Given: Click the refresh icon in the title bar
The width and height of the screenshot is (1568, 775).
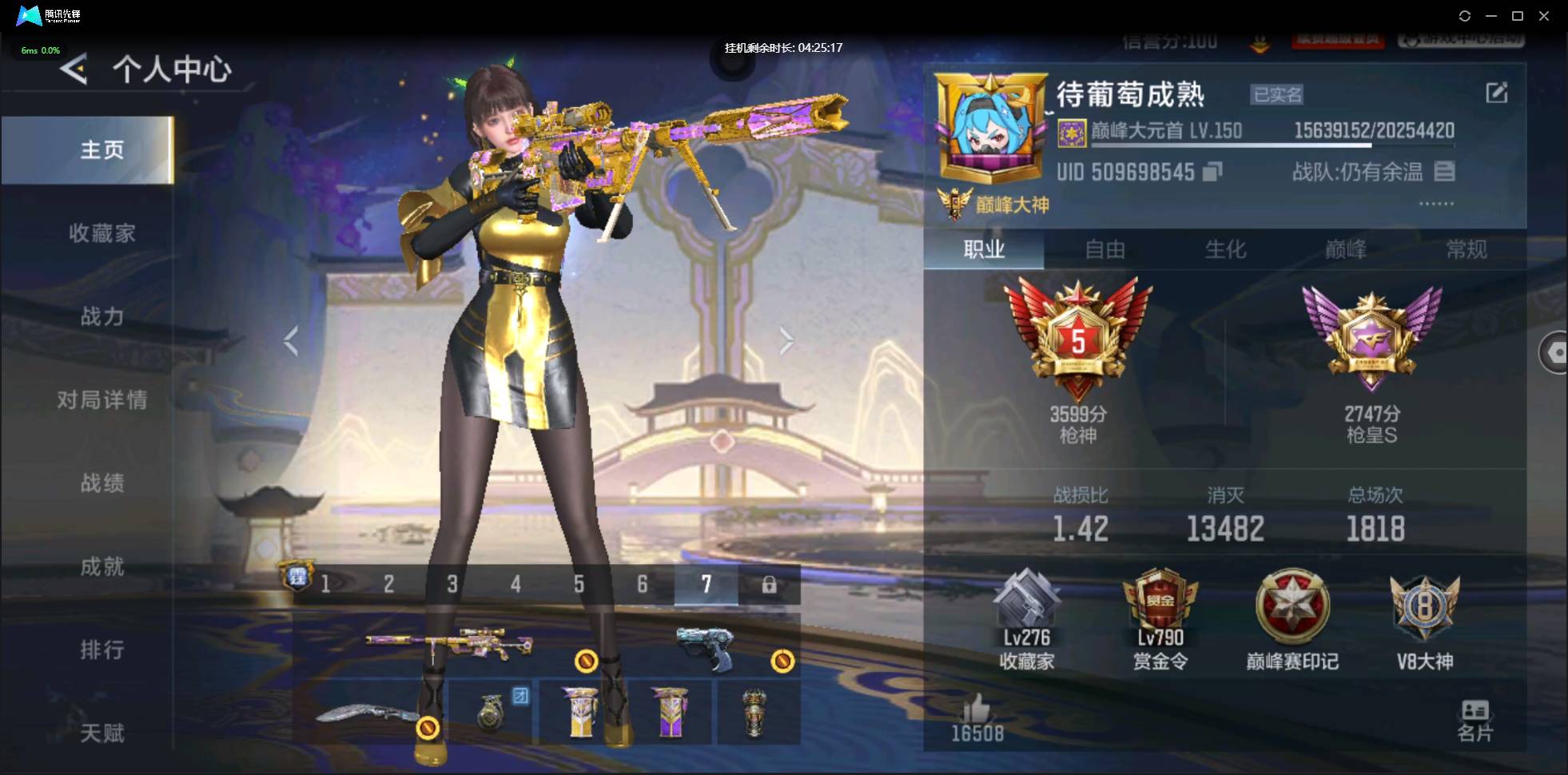Looking at the screenshot, I should click(1466, 16).
